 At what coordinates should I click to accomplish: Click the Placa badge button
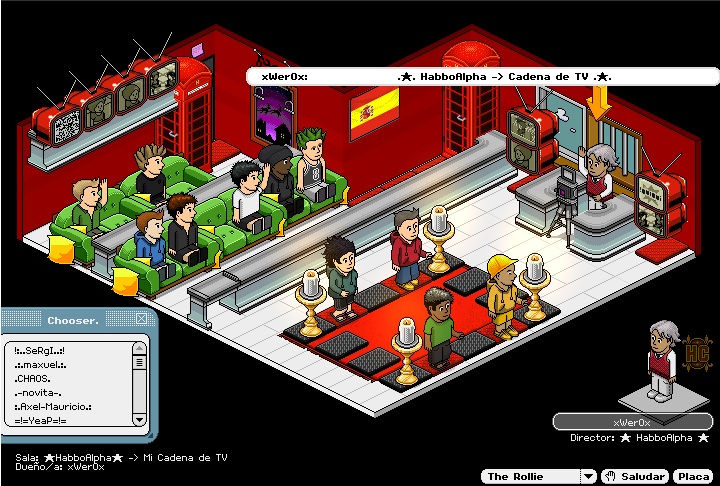tap(692, 477)
